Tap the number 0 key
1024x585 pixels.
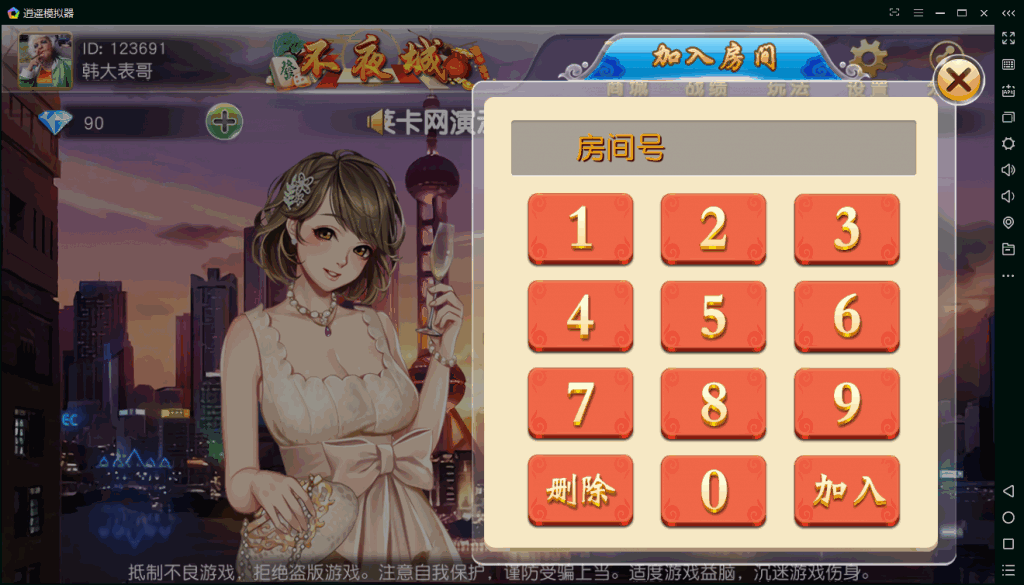coord(713,490)
